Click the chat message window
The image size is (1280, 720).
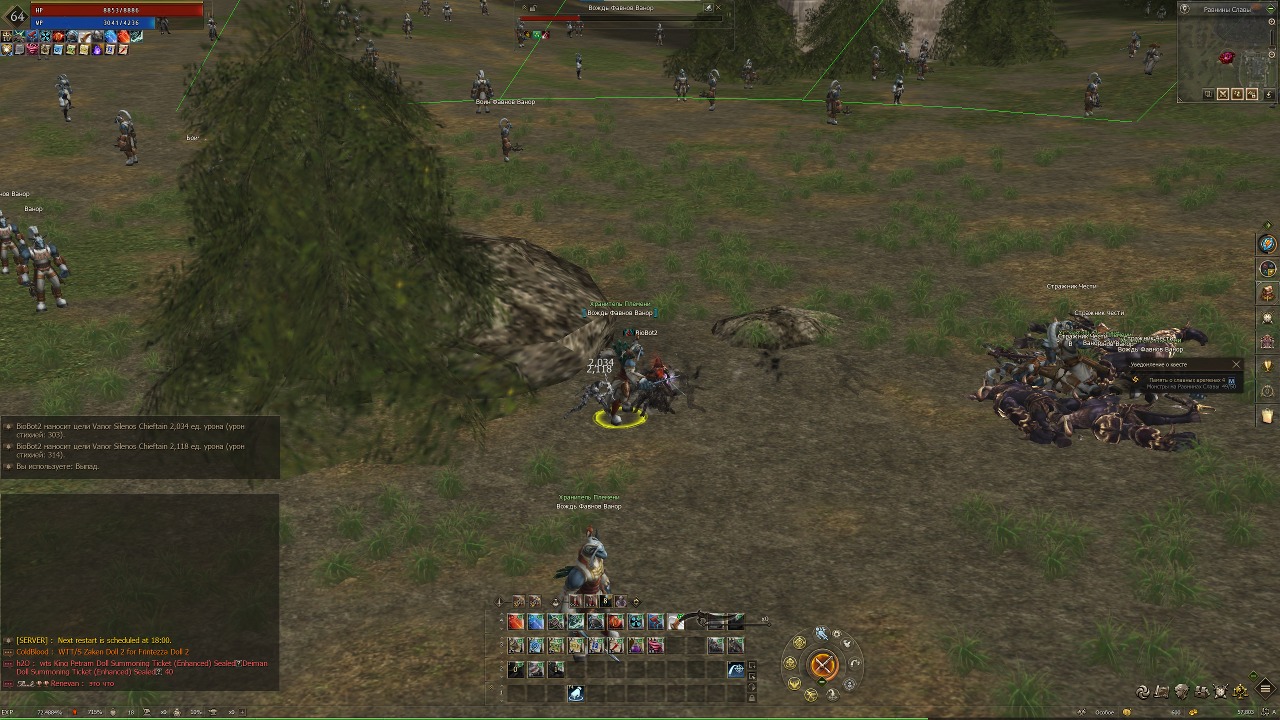(x=140, y=560)
